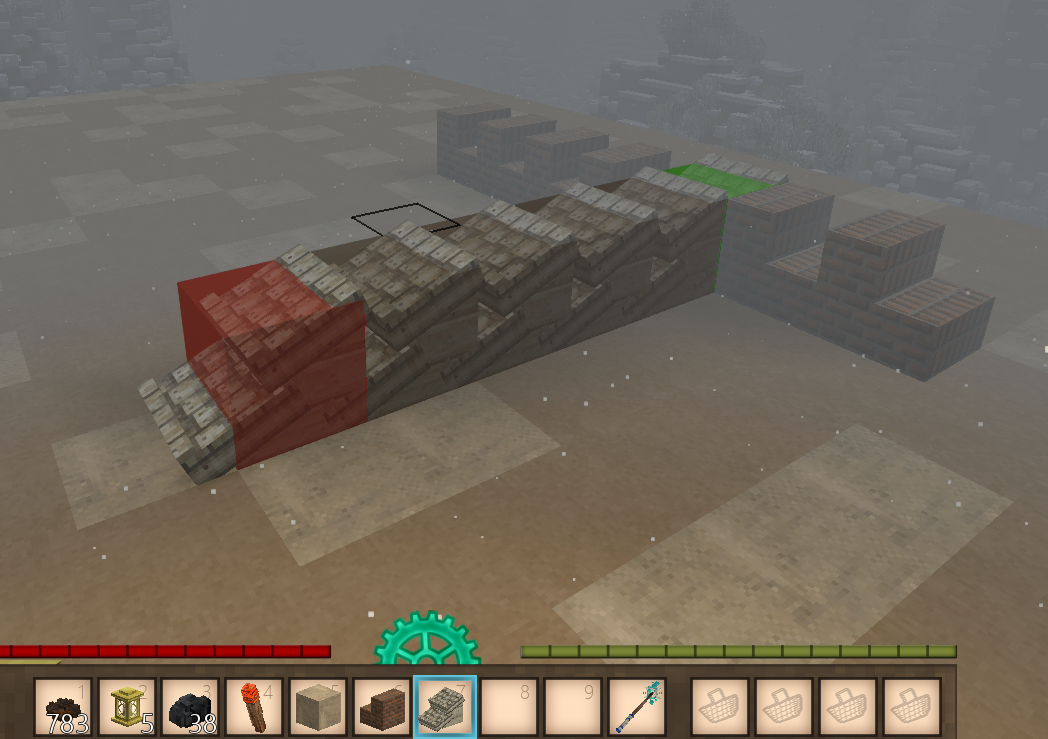Choose the lantern slot in the hotbar
This screenshot has height=739, width=1048.
(x=127, y=707)
